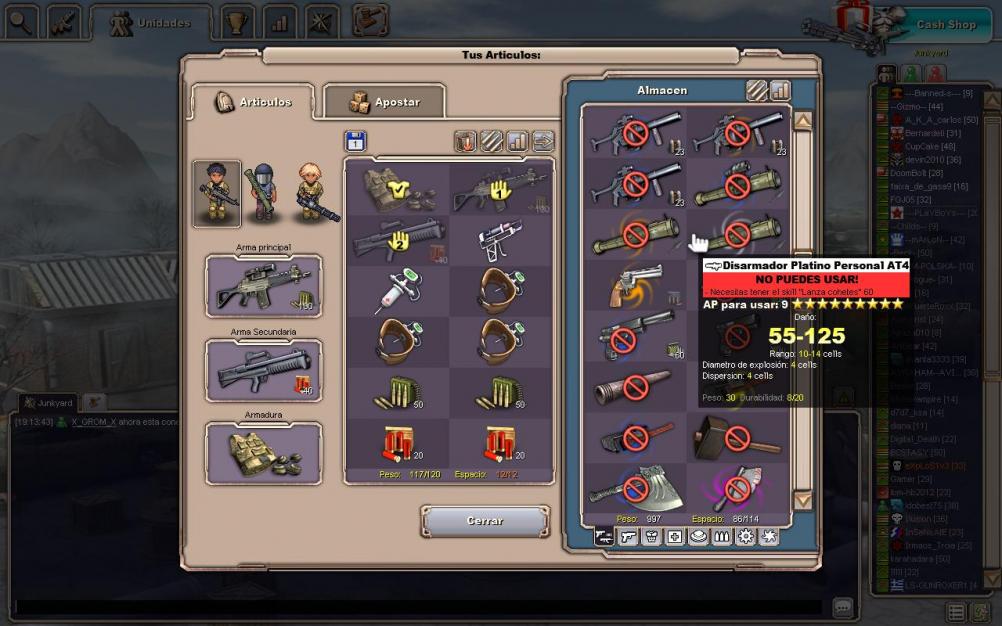
Task: Select the Arma Secundaria shotgun slot
Action: coord(264,370)
